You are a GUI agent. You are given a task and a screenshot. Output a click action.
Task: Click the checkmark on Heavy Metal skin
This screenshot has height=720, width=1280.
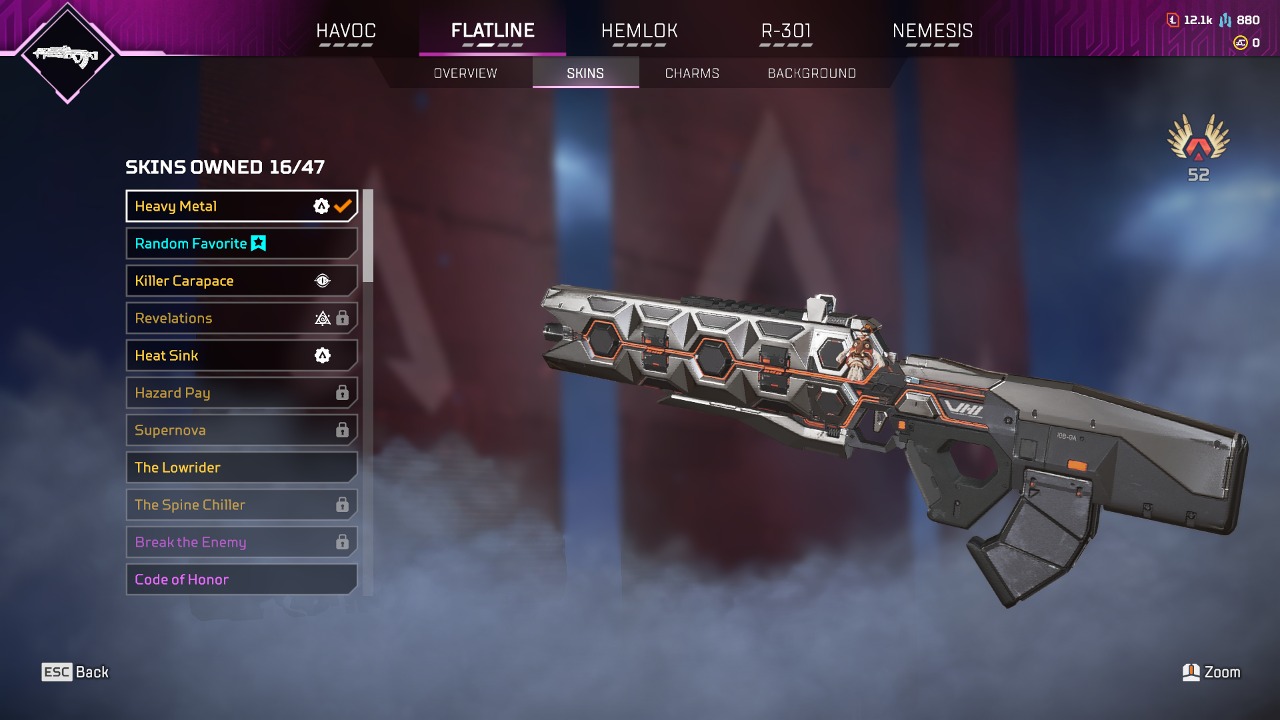(344, 206)
